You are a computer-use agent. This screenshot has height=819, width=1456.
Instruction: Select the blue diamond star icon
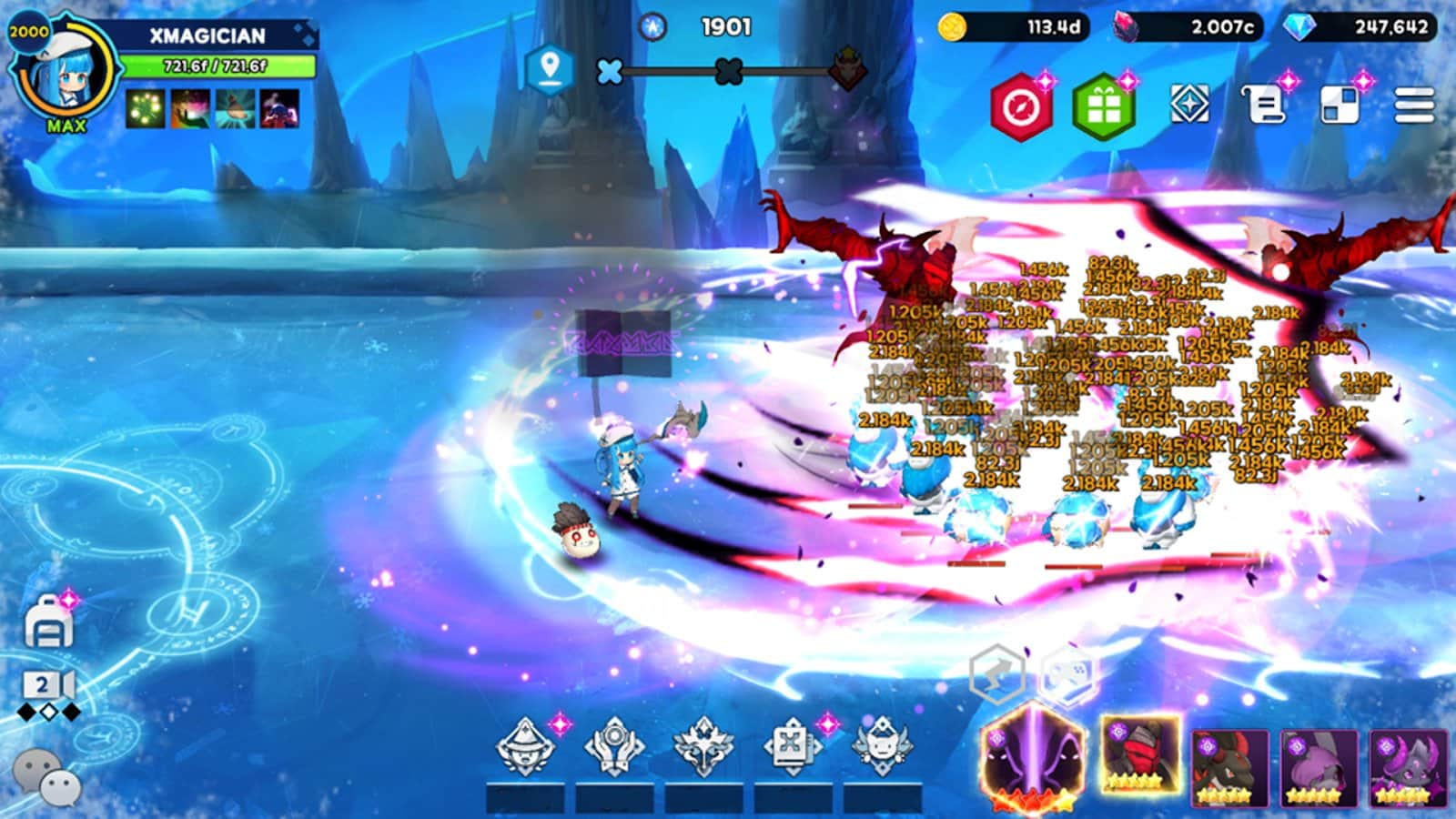pyautogui.click(x=1189, y=104)
